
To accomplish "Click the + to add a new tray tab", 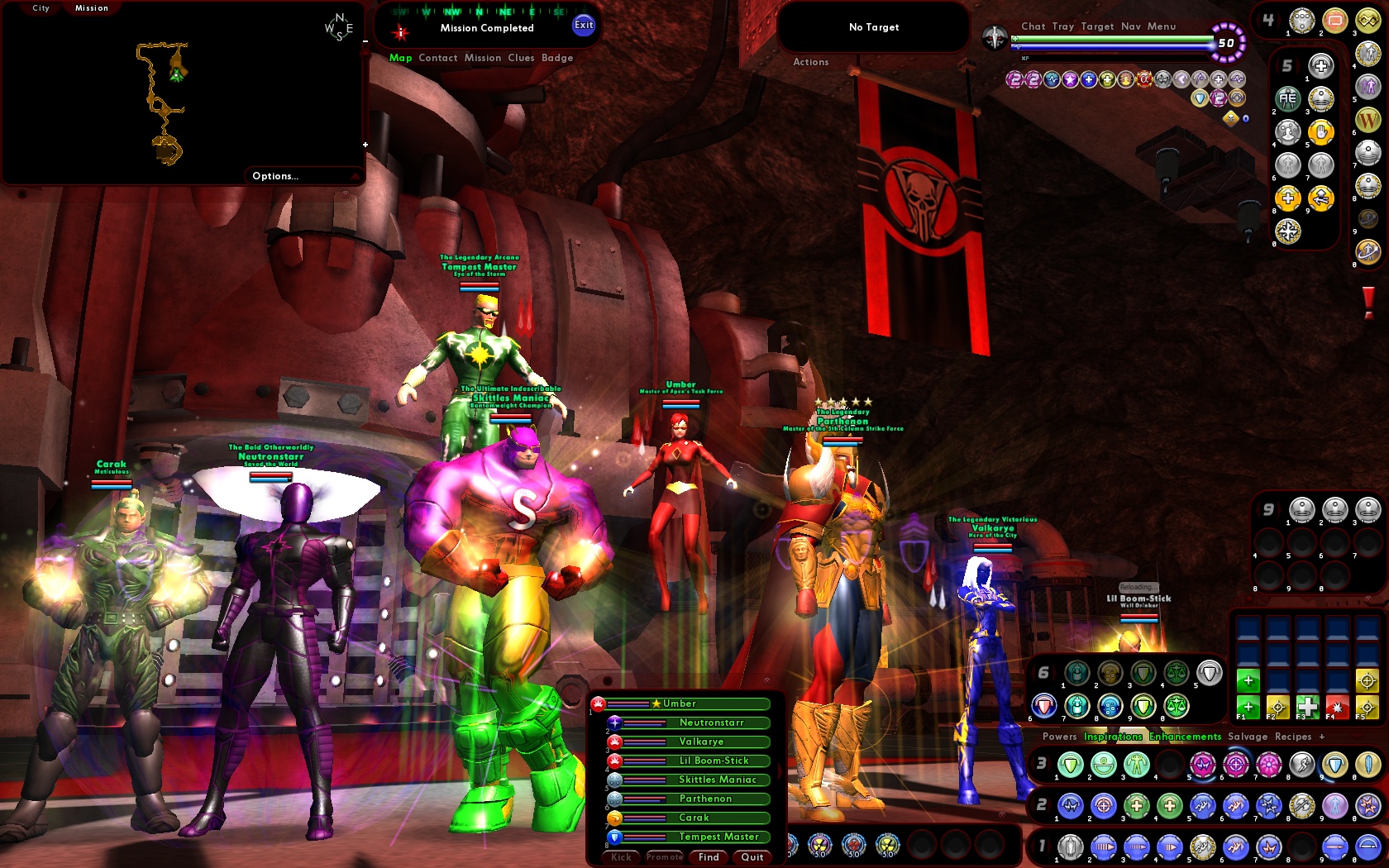I will (x=1322, y=737).
